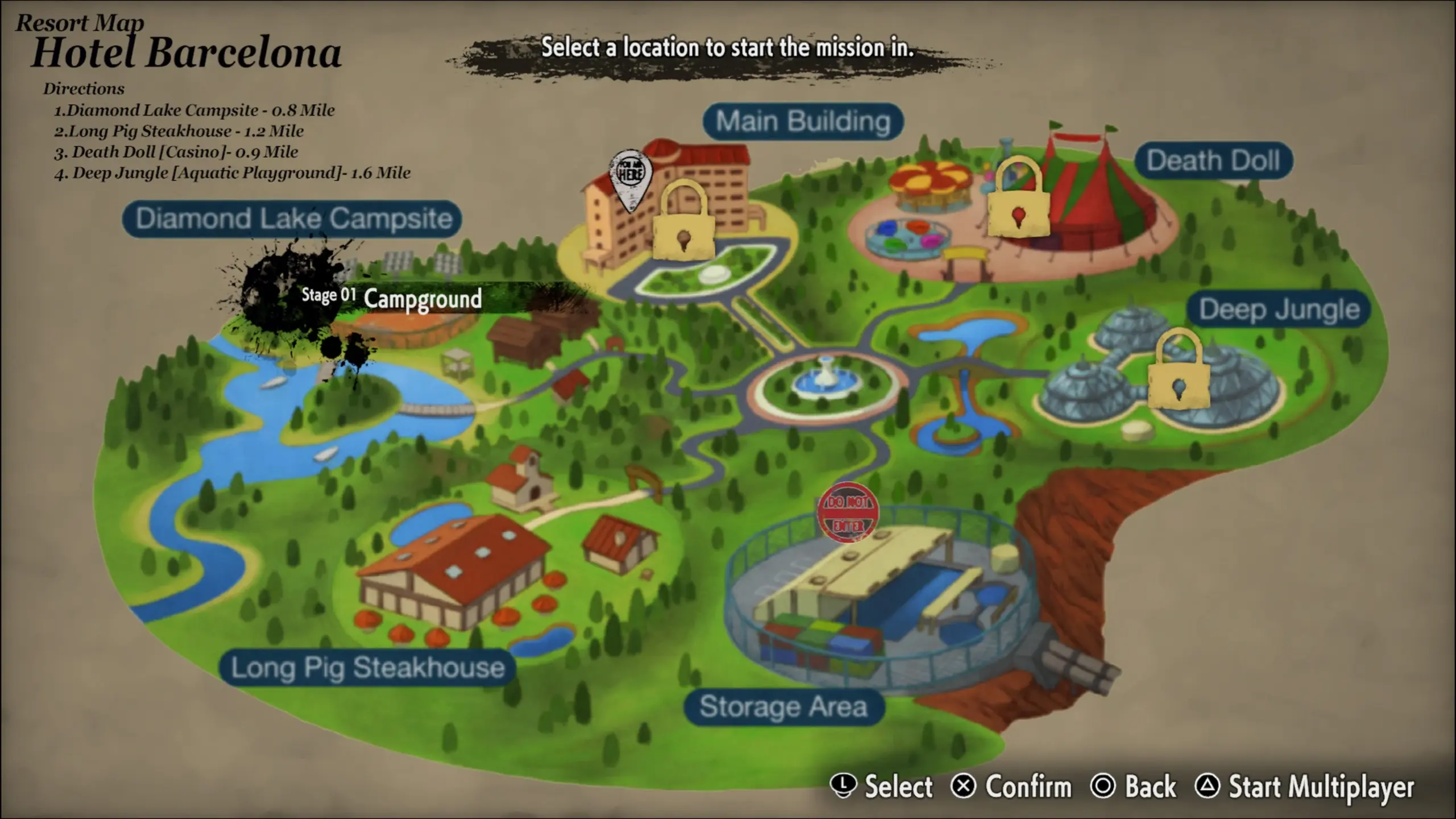Viewport: 1456px width, 819px height.
Task: Choose the Main Building location label
Action: [803, 122]
